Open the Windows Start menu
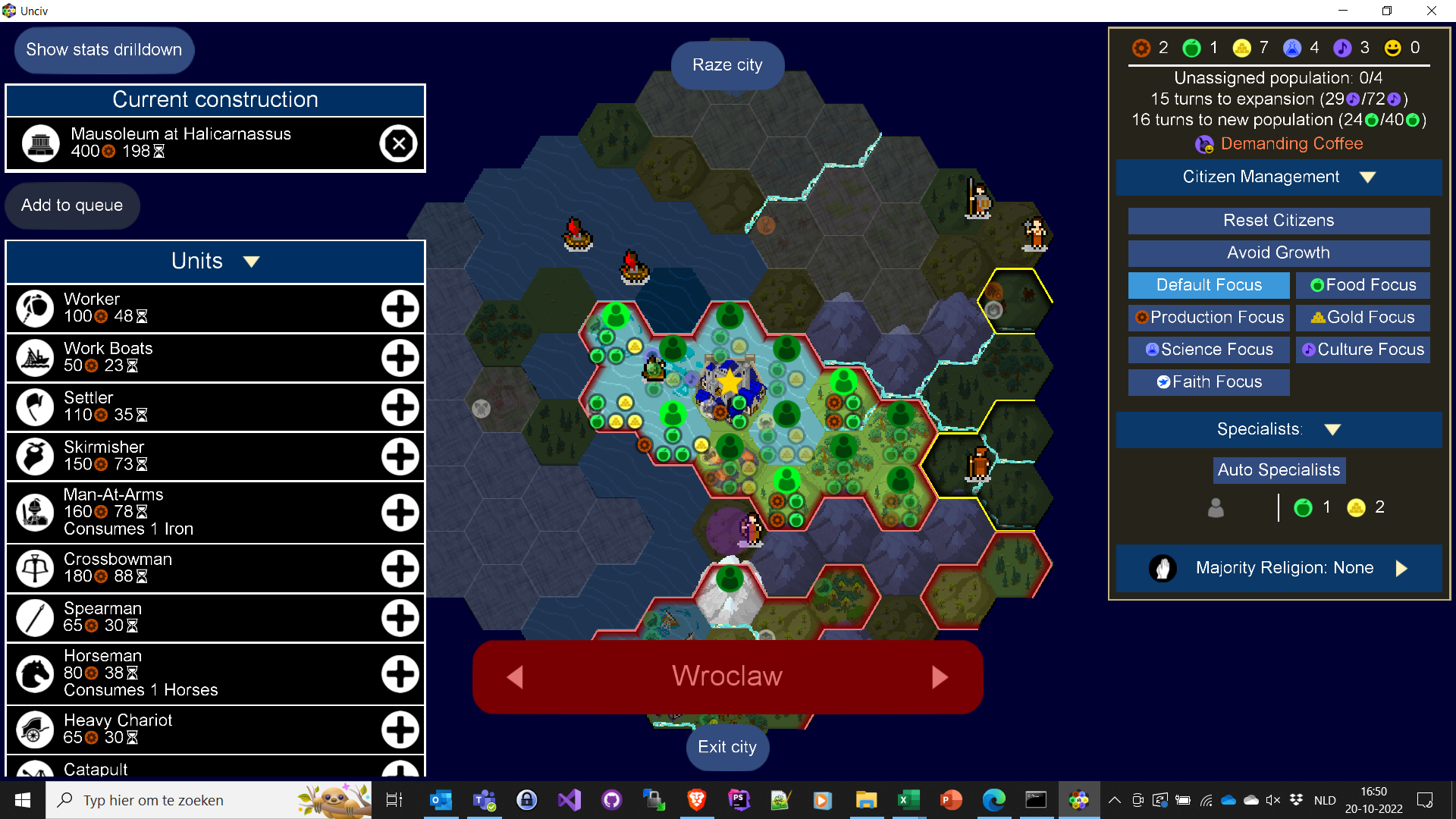 point(22,799)
